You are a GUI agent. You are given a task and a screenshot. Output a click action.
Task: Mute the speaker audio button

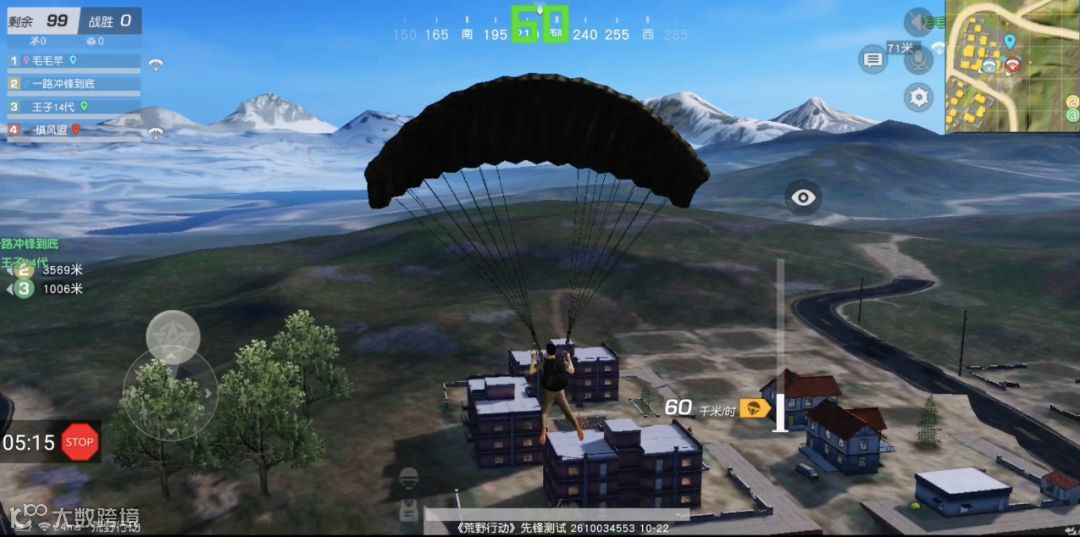918,22
